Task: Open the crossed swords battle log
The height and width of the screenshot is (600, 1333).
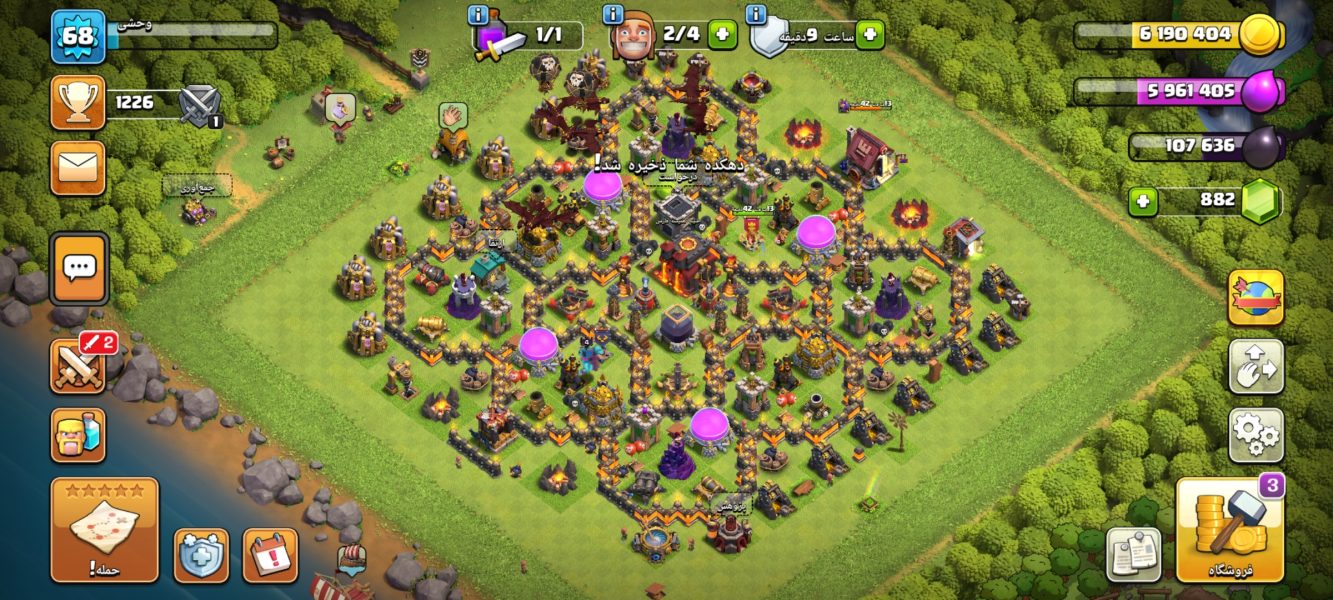Action: click(x=79, y=366)
